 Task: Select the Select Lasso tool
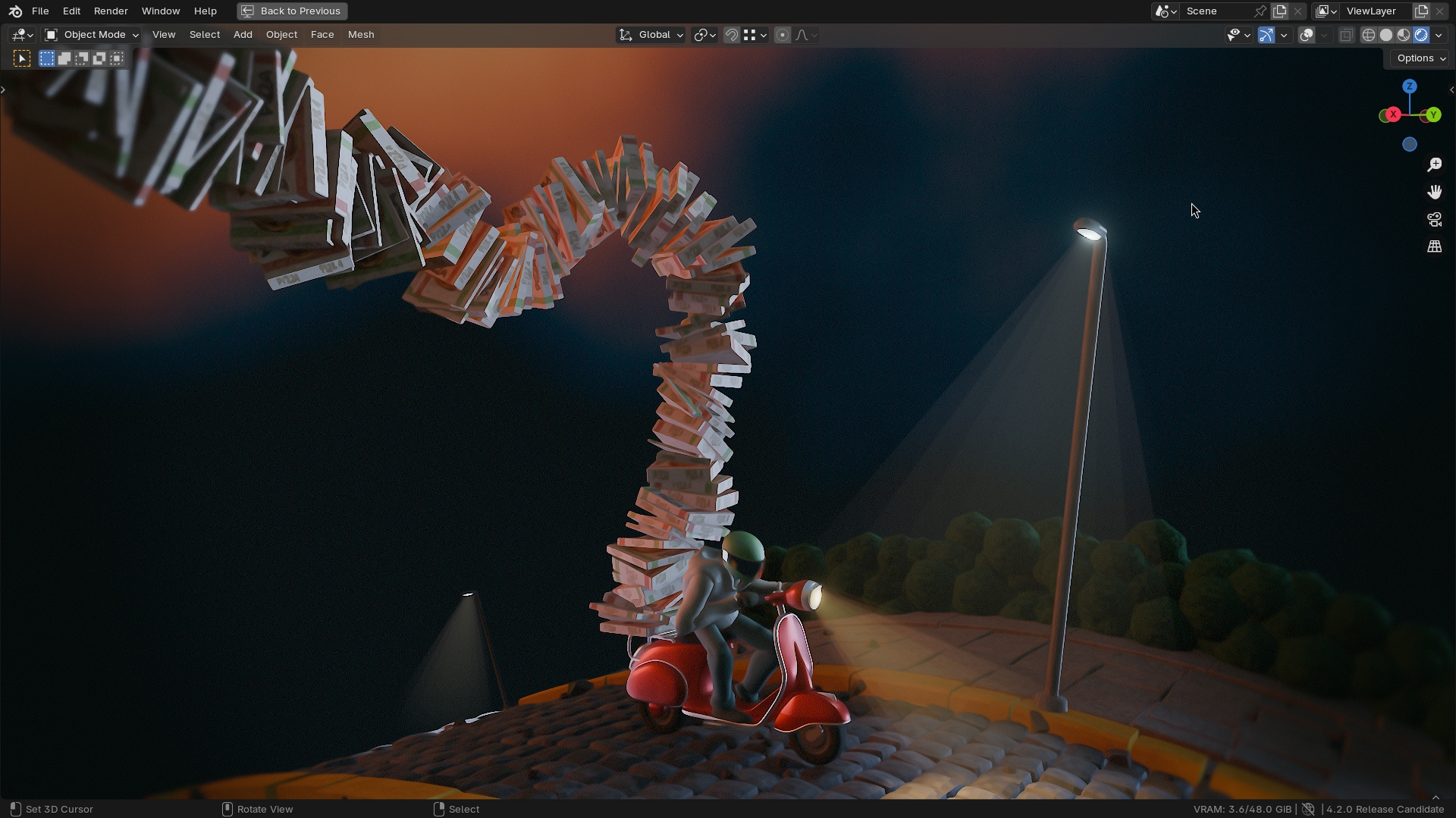[x=81, y=58]
